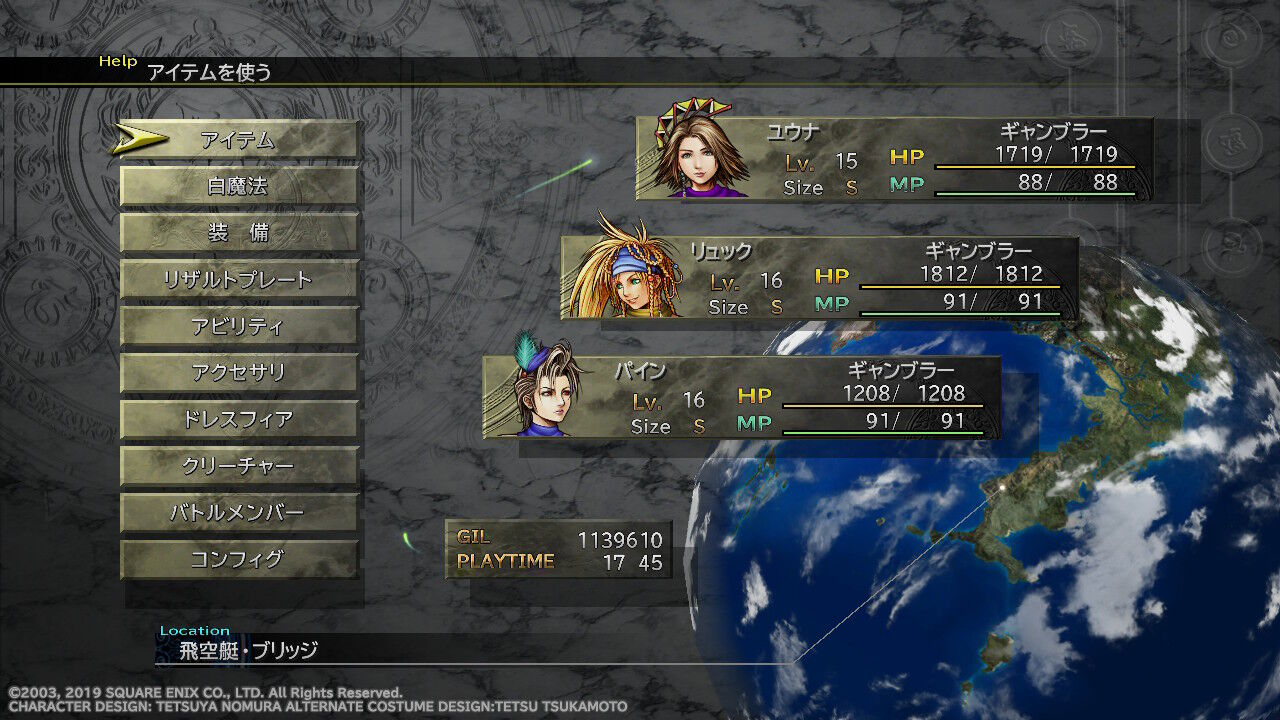The width and height of the screenshot is (1280, 720).
Task: Open the リザルトプレート menu
Action: click(239, 279)
